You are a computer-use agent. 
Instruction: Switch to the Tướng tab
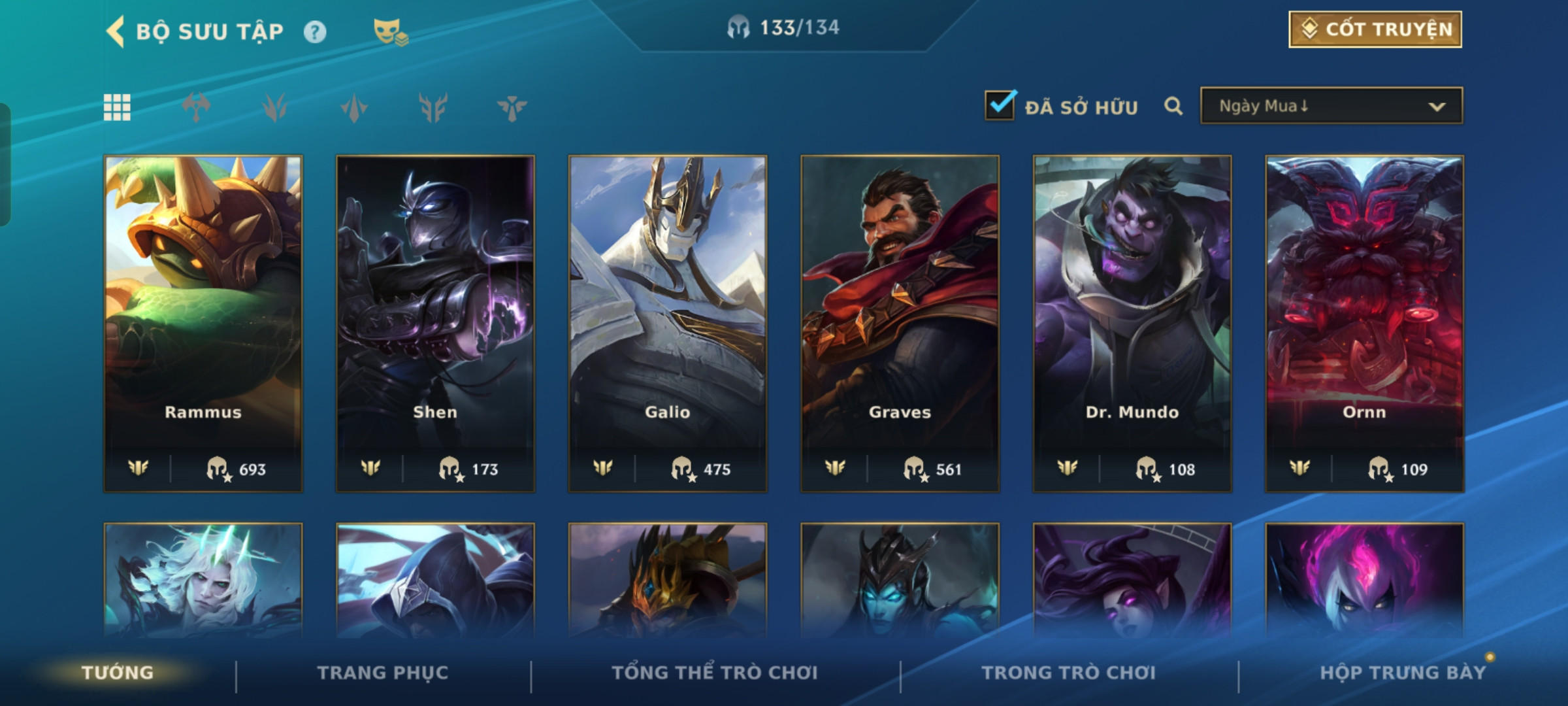118,673
